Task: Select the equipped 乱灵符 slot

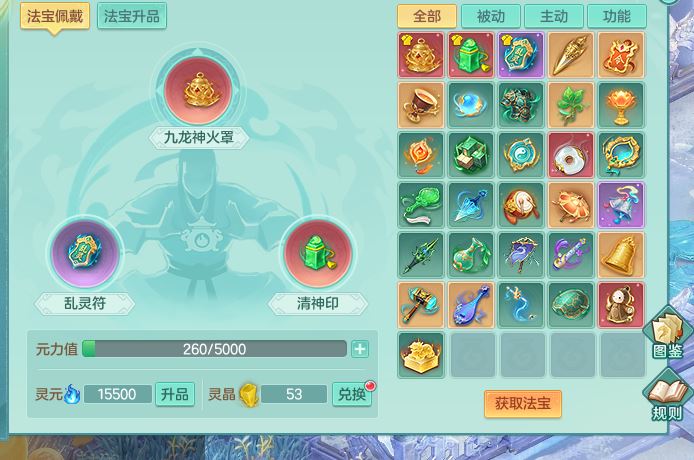Action: (x=85, y=251)
